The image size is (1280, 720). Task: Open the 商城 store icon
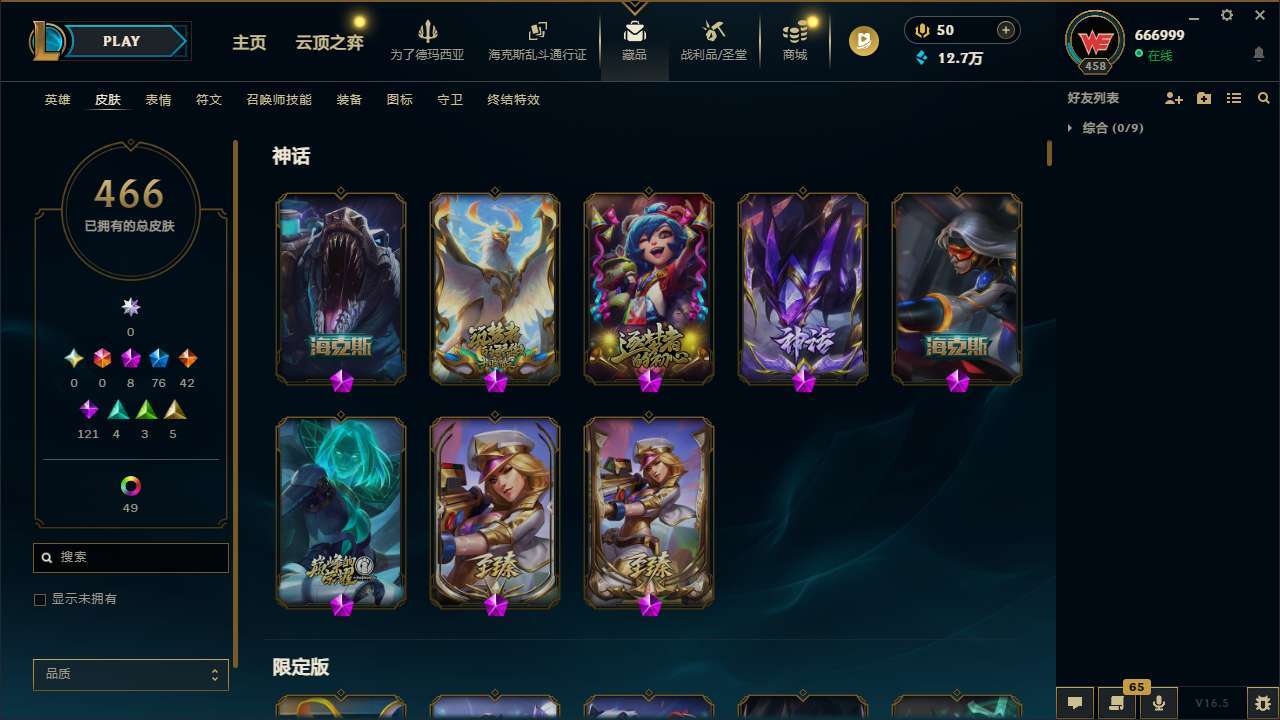[x=794, y=40]
